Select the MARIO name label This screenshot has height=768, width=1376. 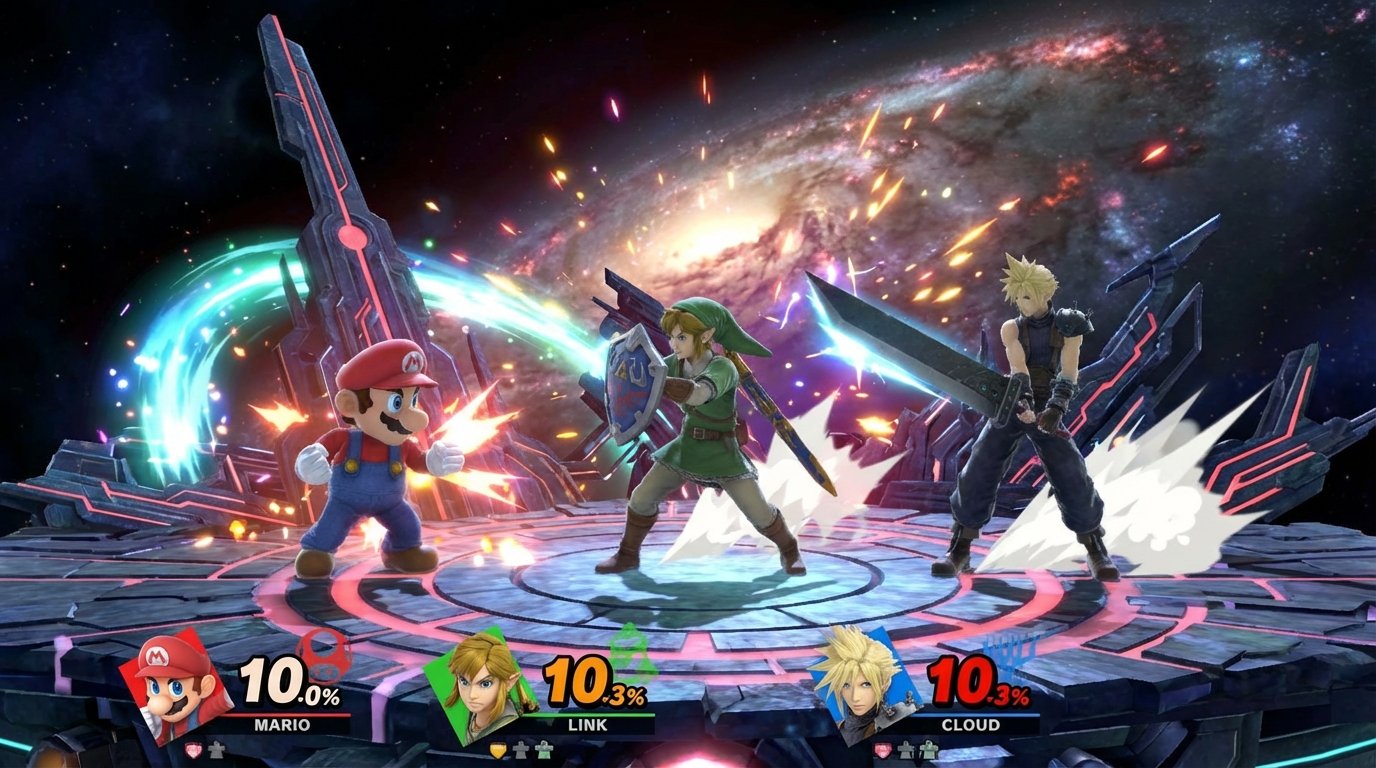coord(283,723)
